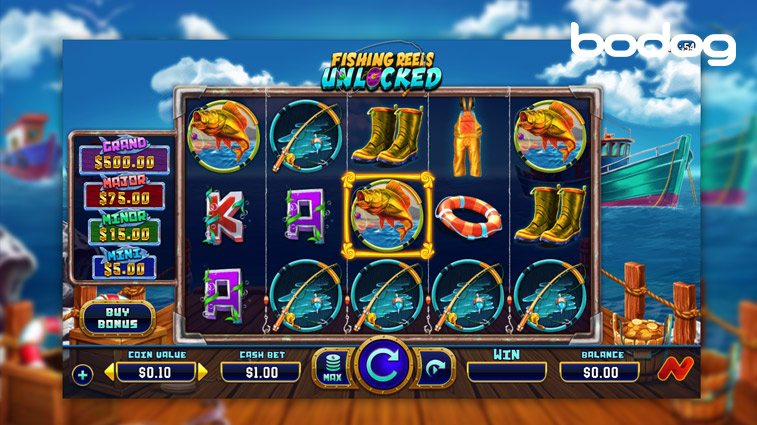757x425 pixels.
Task: Open the Buy Bonus feature
Action: click(x=117, y=318)
